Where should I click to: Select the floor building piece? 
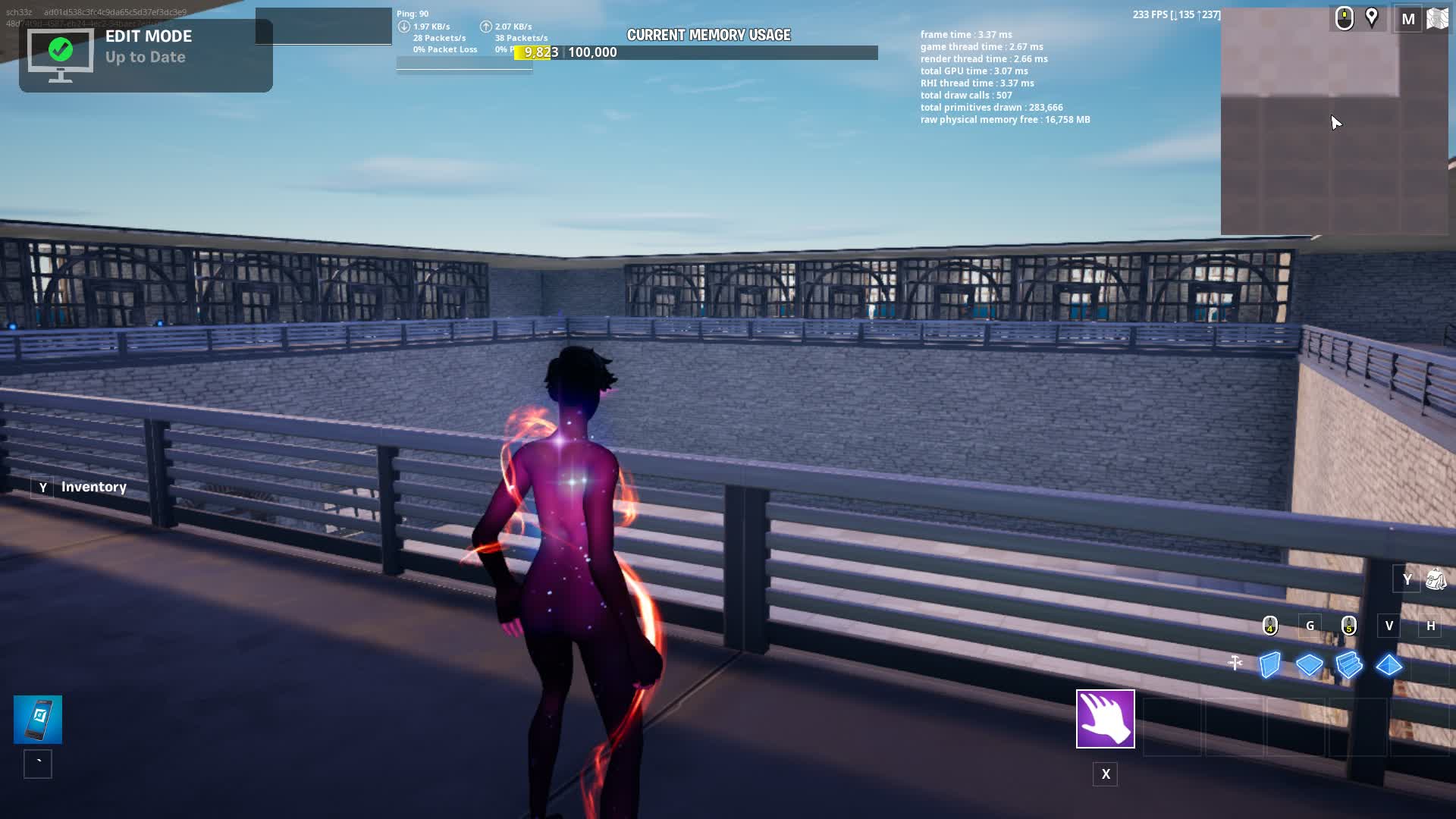[1310, 665]
